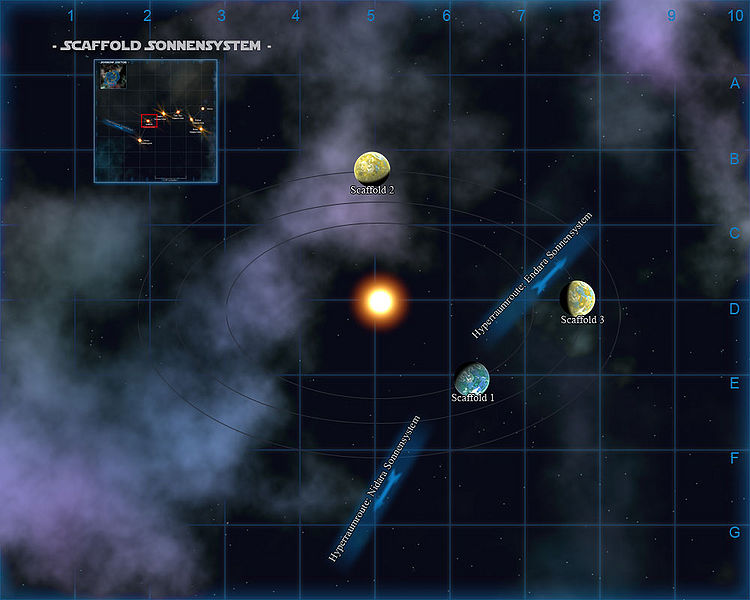This screenshot has width=750, height=600.
Task: Select the Scaffold 1 planet marker
Action: (x=472, y=378)
